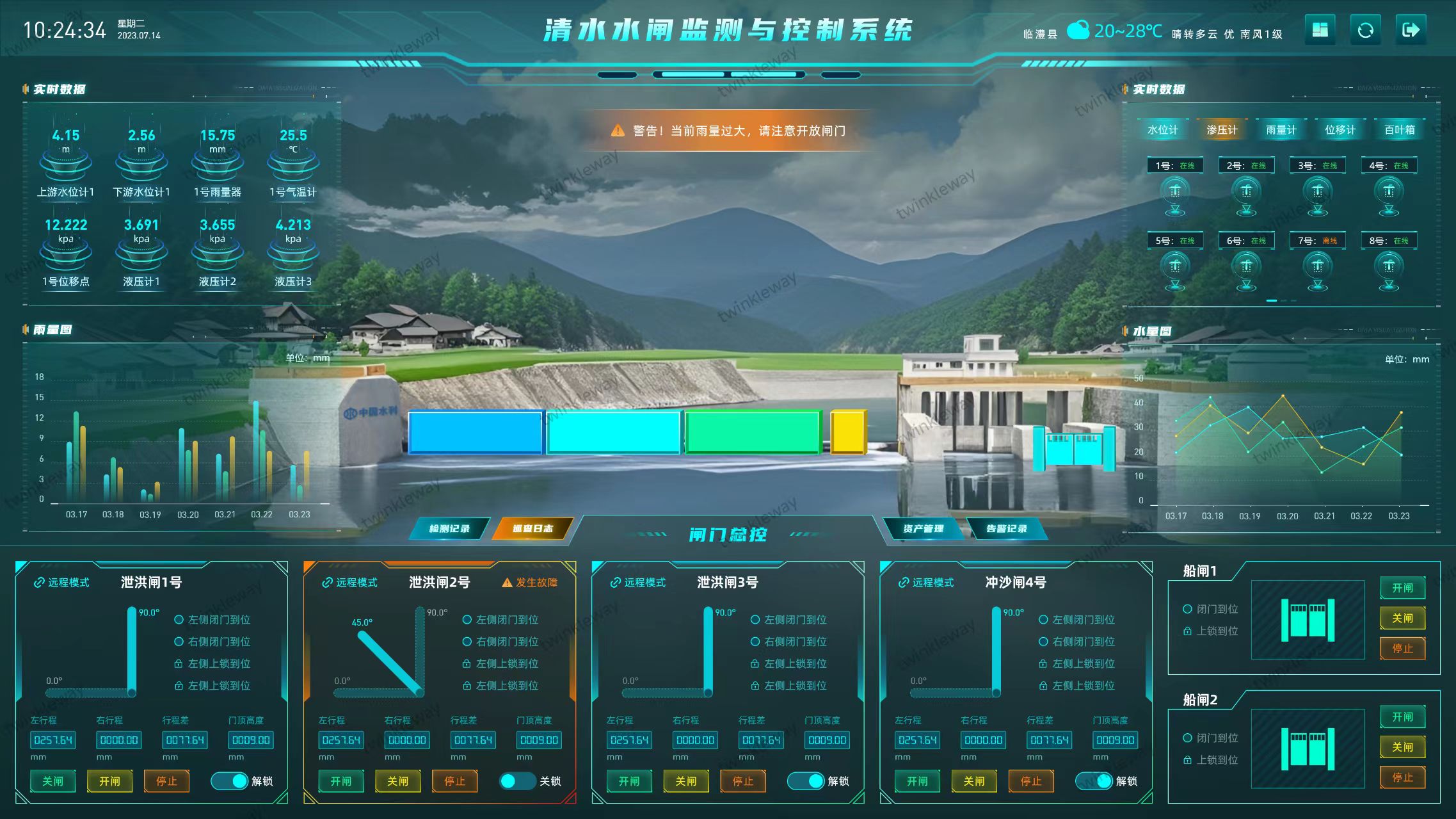Open the dashboard layout icon at top right

1321,29
